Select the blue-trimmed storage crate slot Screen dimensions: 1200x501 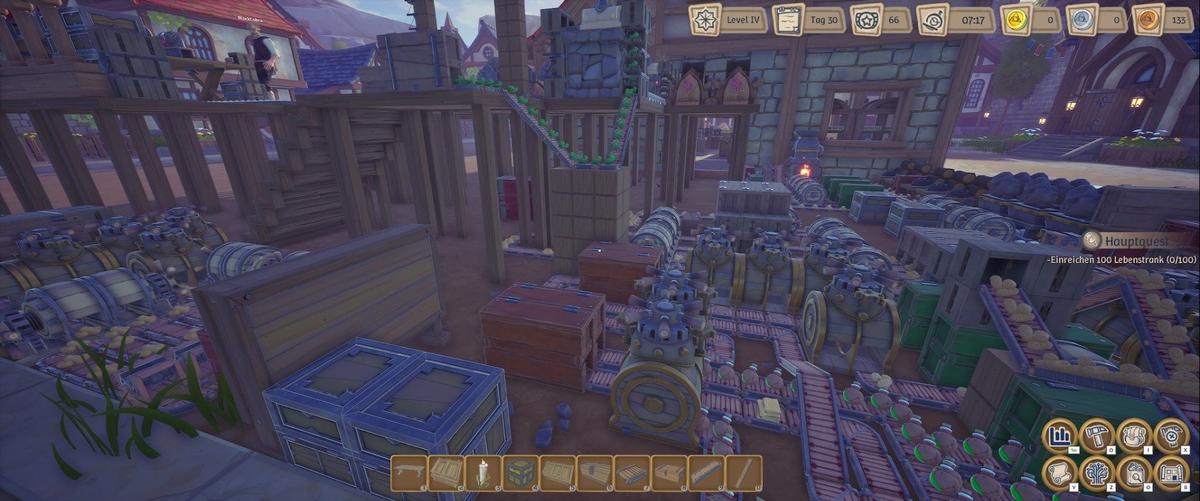tap(520, 472)
